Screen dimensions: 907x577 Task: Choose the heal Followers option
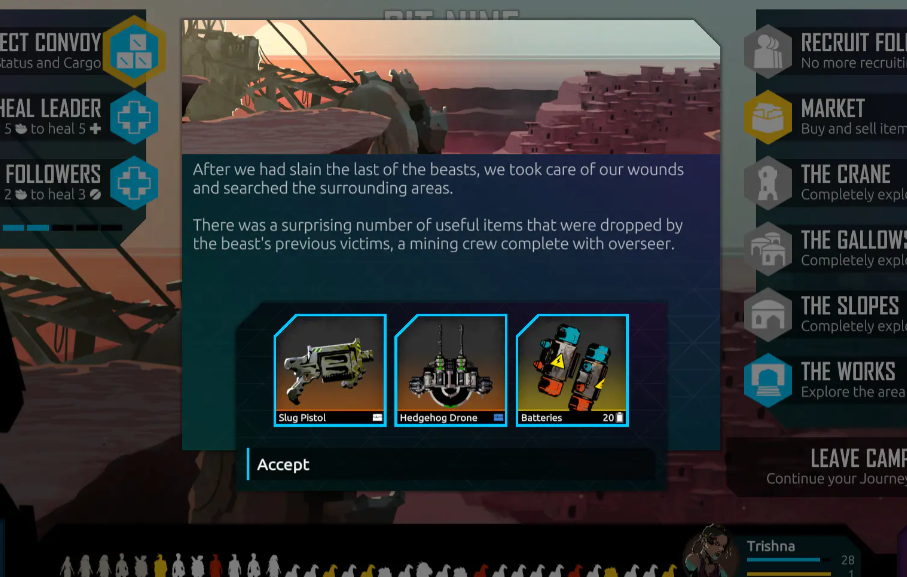point(134,183)
